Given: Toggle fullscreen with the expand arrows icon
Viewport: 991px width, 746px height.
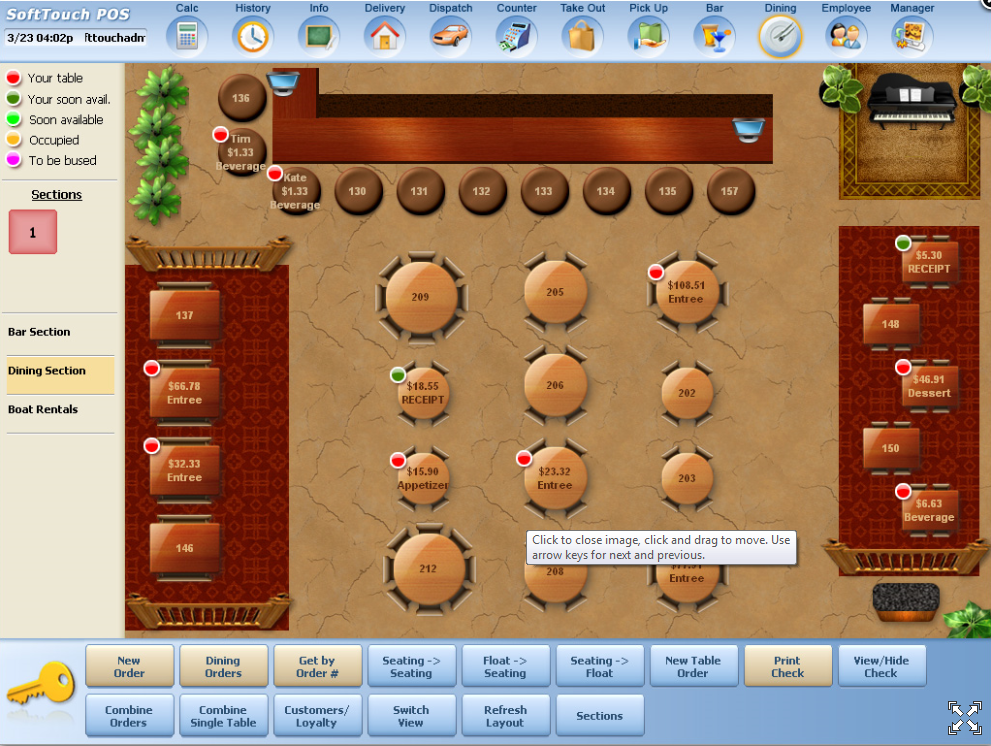Looking at the screenshot, I should click(x=964, y=716).
